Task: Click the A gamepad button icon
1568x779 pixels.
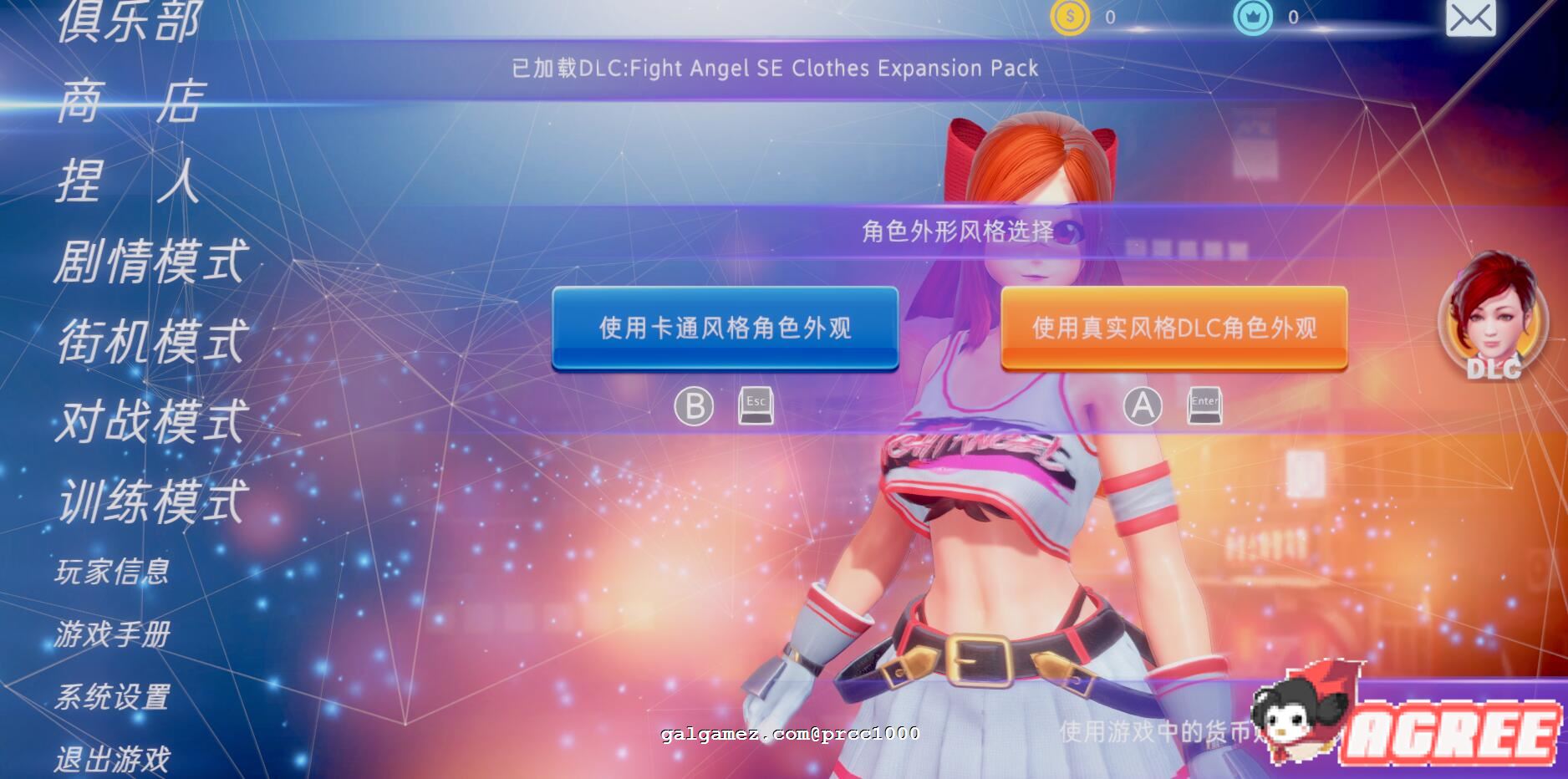Action: coord(1142,407)
